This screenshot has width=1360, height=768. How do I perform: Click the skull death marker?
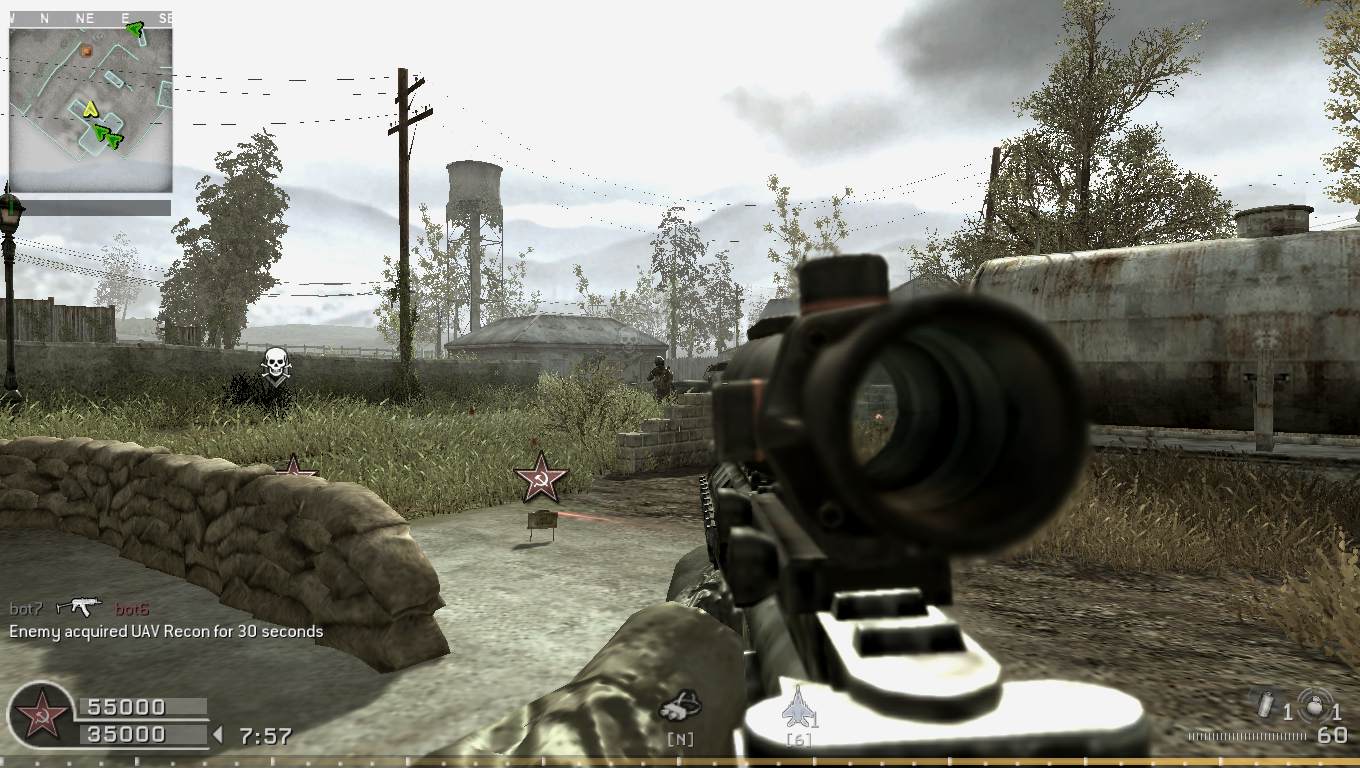[274, 363]
